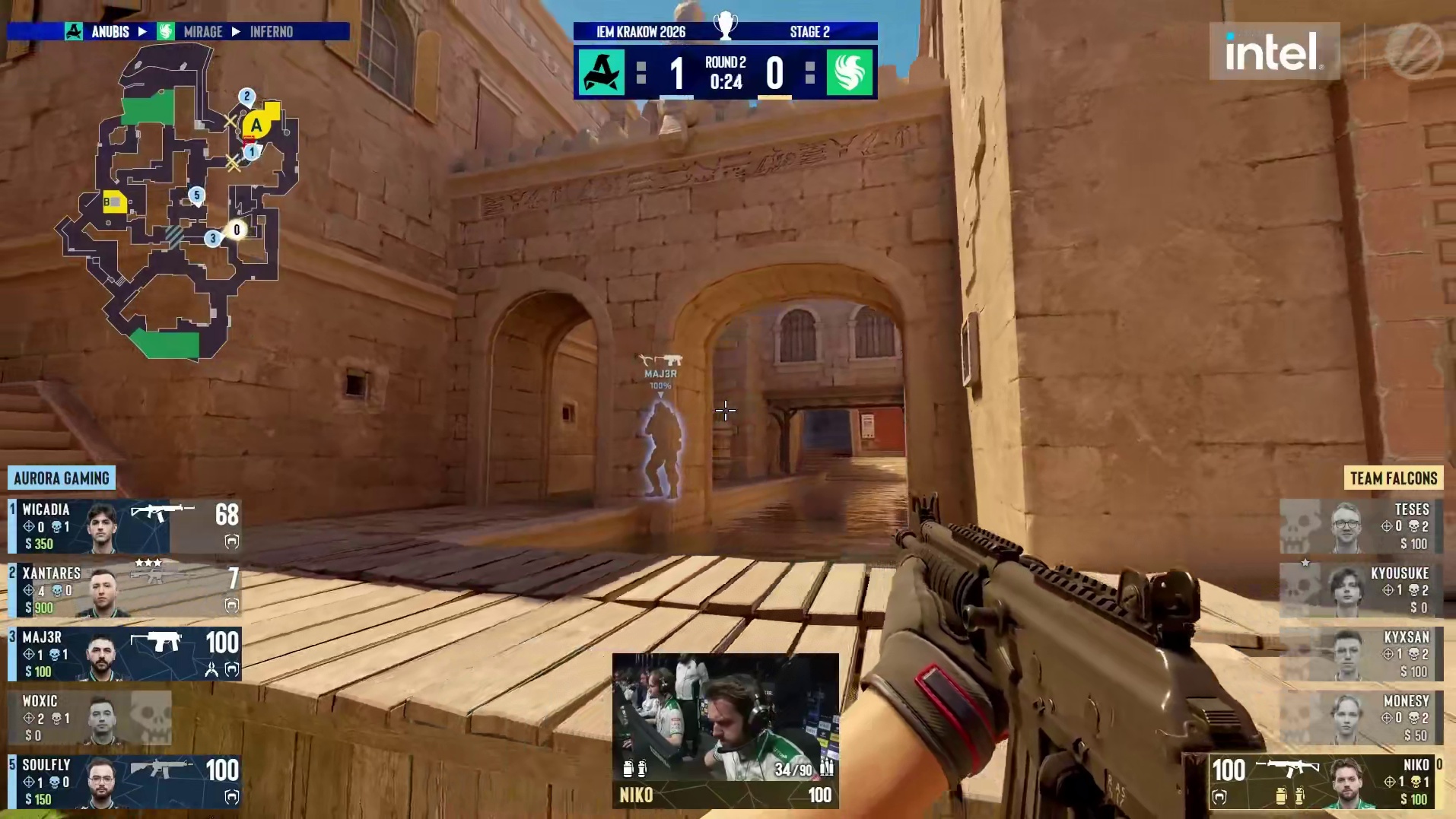
Task: Click the Aurora Gaming team label
Action: pos(62,478)
